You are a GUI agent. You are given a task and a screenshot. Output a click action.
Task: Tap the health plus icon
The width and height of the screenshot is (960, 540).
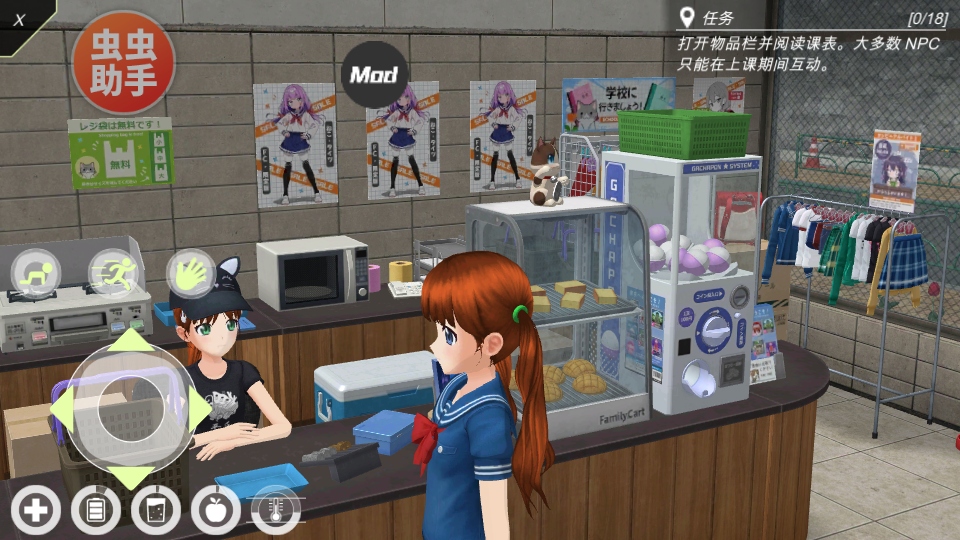[x=35, y=511]
